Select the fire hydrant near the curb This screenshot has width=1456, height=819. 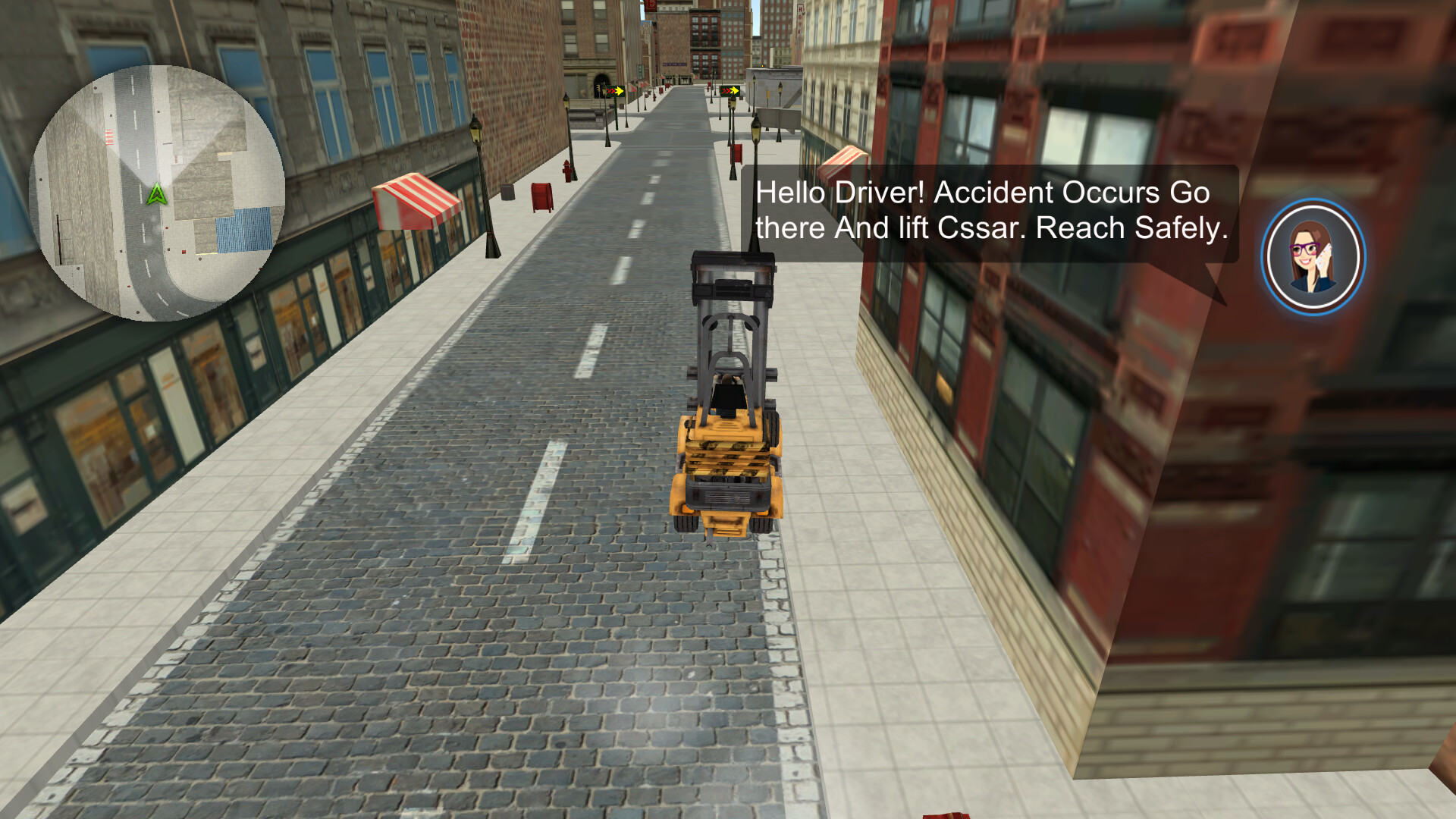coord(567,171)
